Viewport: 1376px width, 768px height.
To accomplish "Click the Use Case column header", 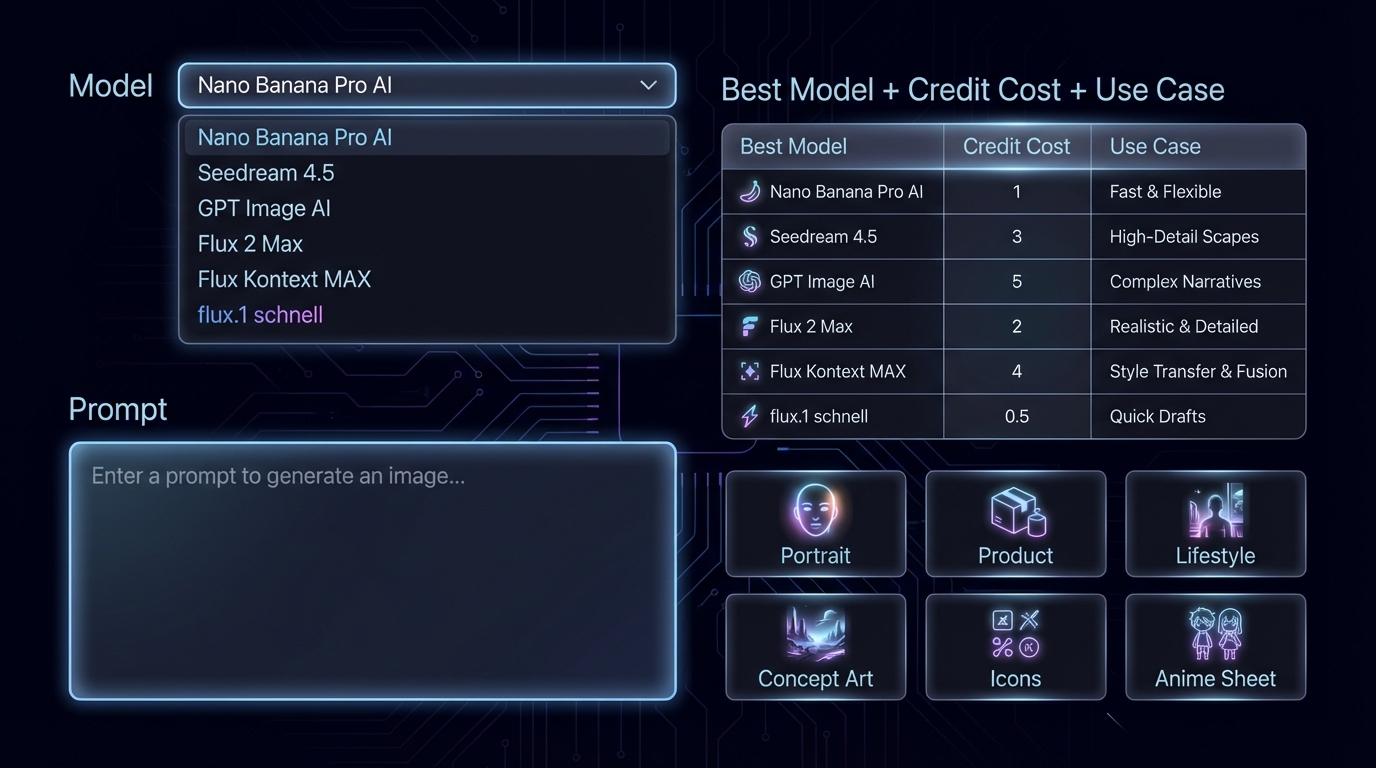I will coord(1155,147).
